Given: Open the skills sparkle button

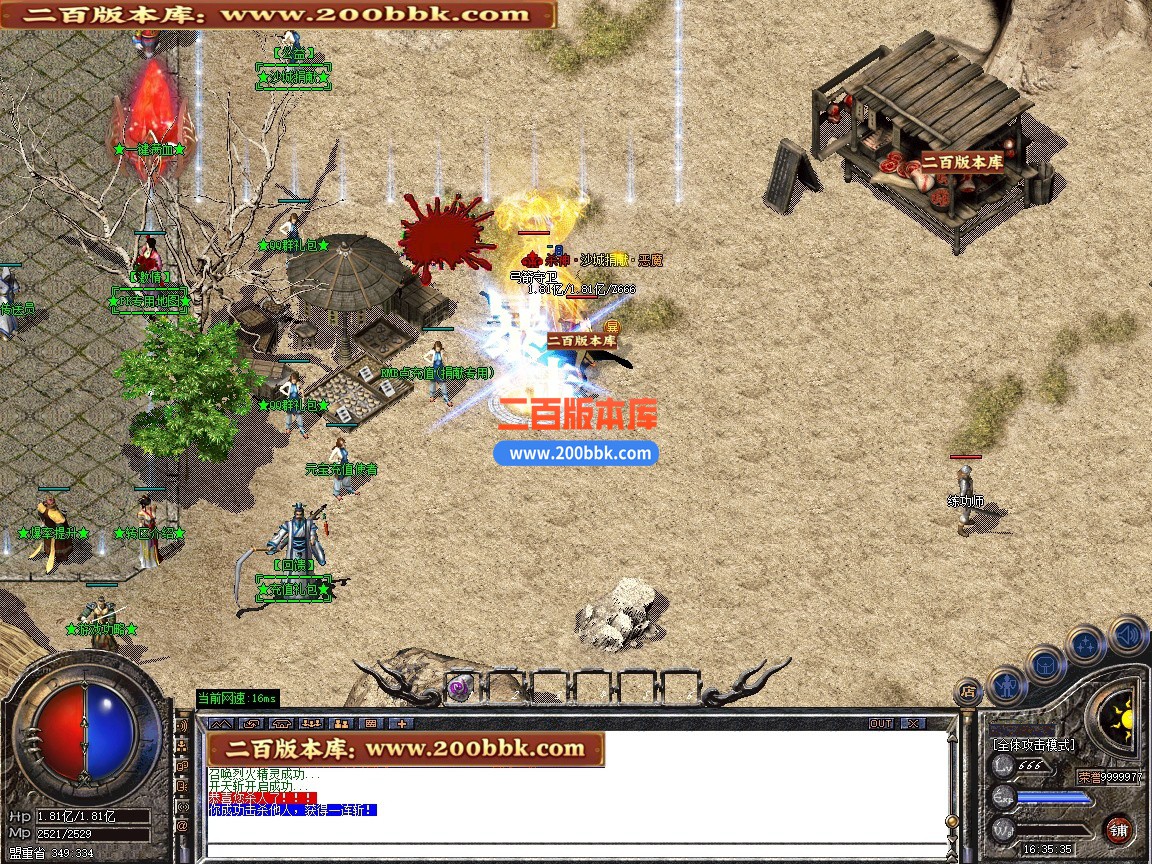Looking at the screenshot, I should point(1086,645).
